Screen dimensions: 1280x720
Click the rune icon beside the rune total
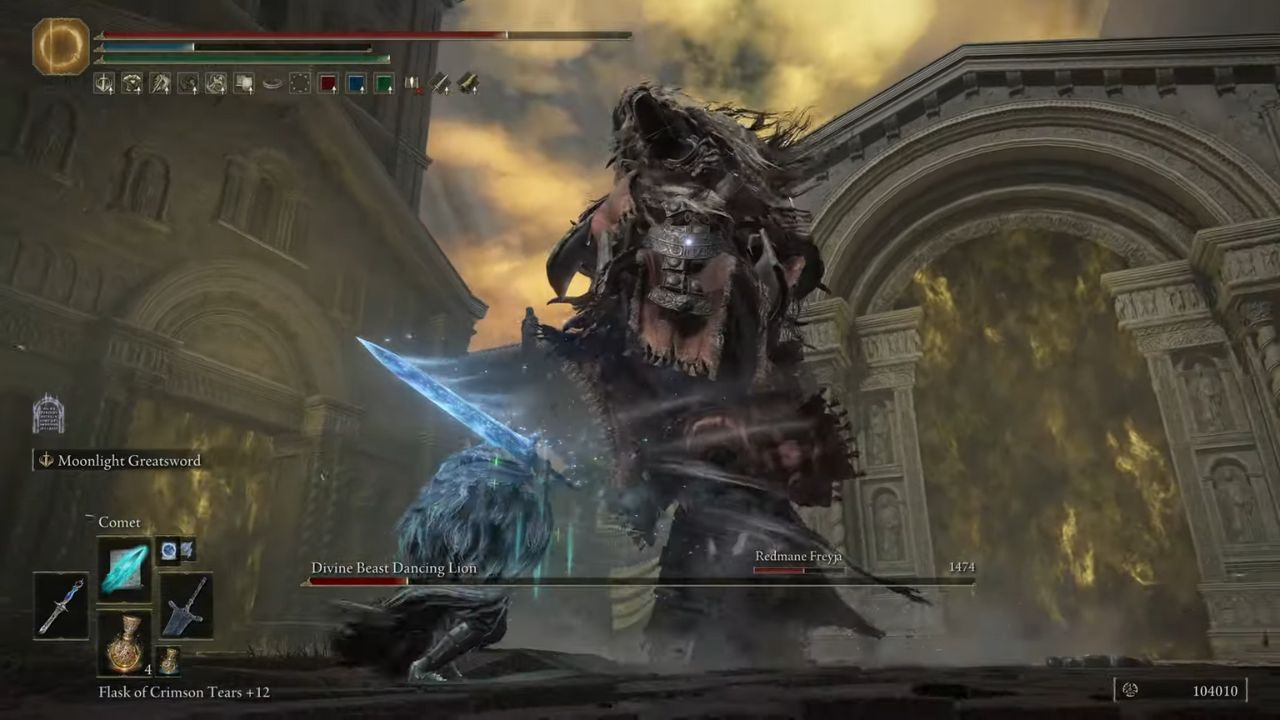tap(1131, 690)
